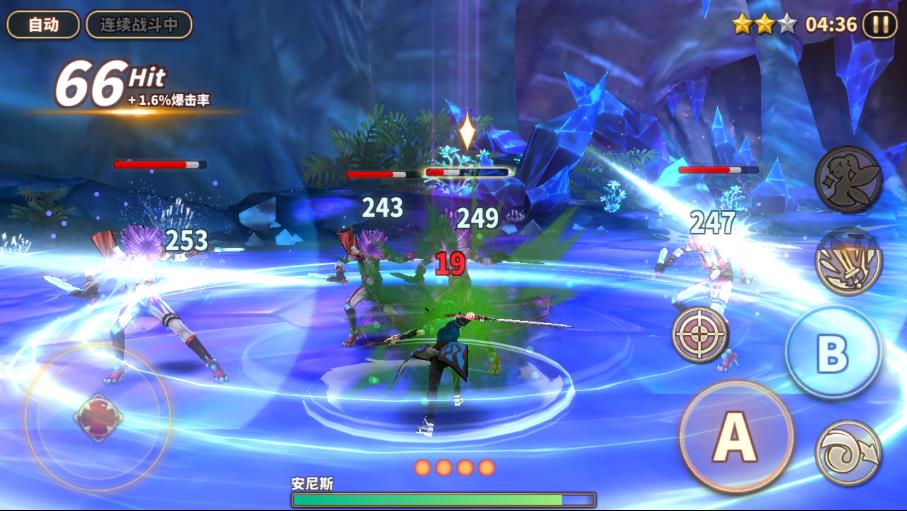
Task: Click the 连续战斗中 continuous battle button
Action: [x=138, y=25]
